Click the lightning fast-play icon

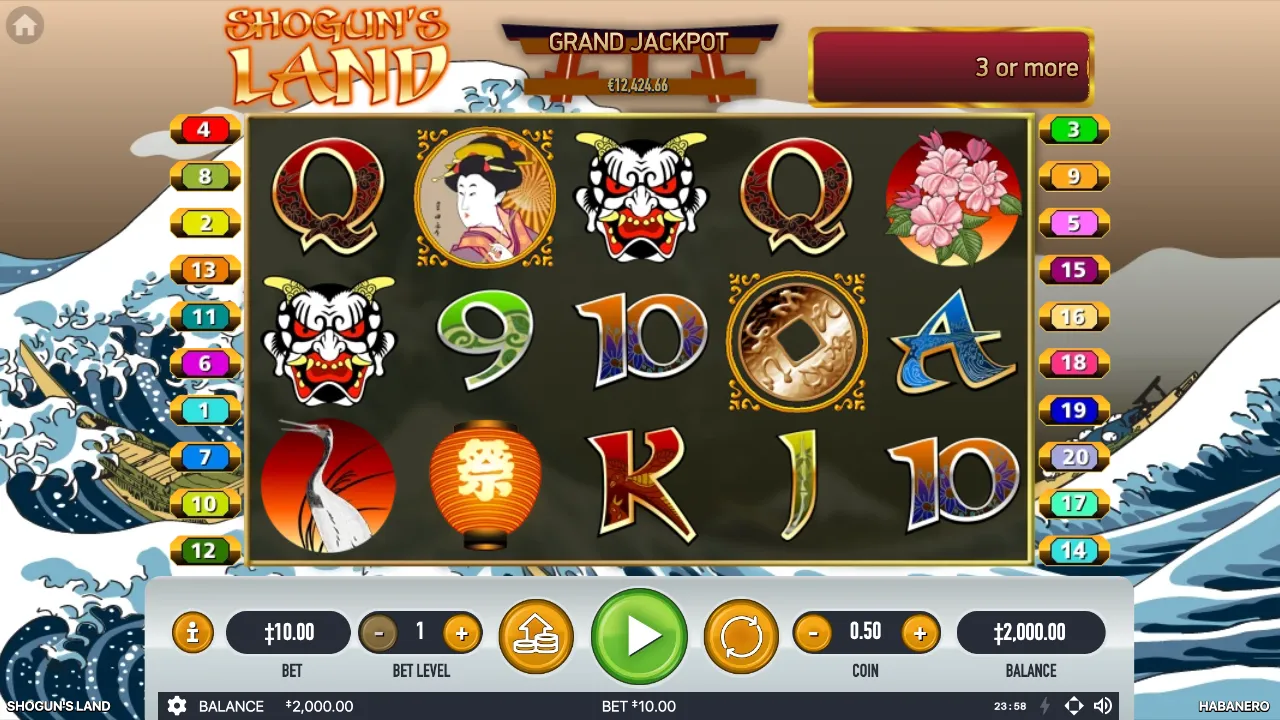pyautogui.click(x=1044, y=706)
